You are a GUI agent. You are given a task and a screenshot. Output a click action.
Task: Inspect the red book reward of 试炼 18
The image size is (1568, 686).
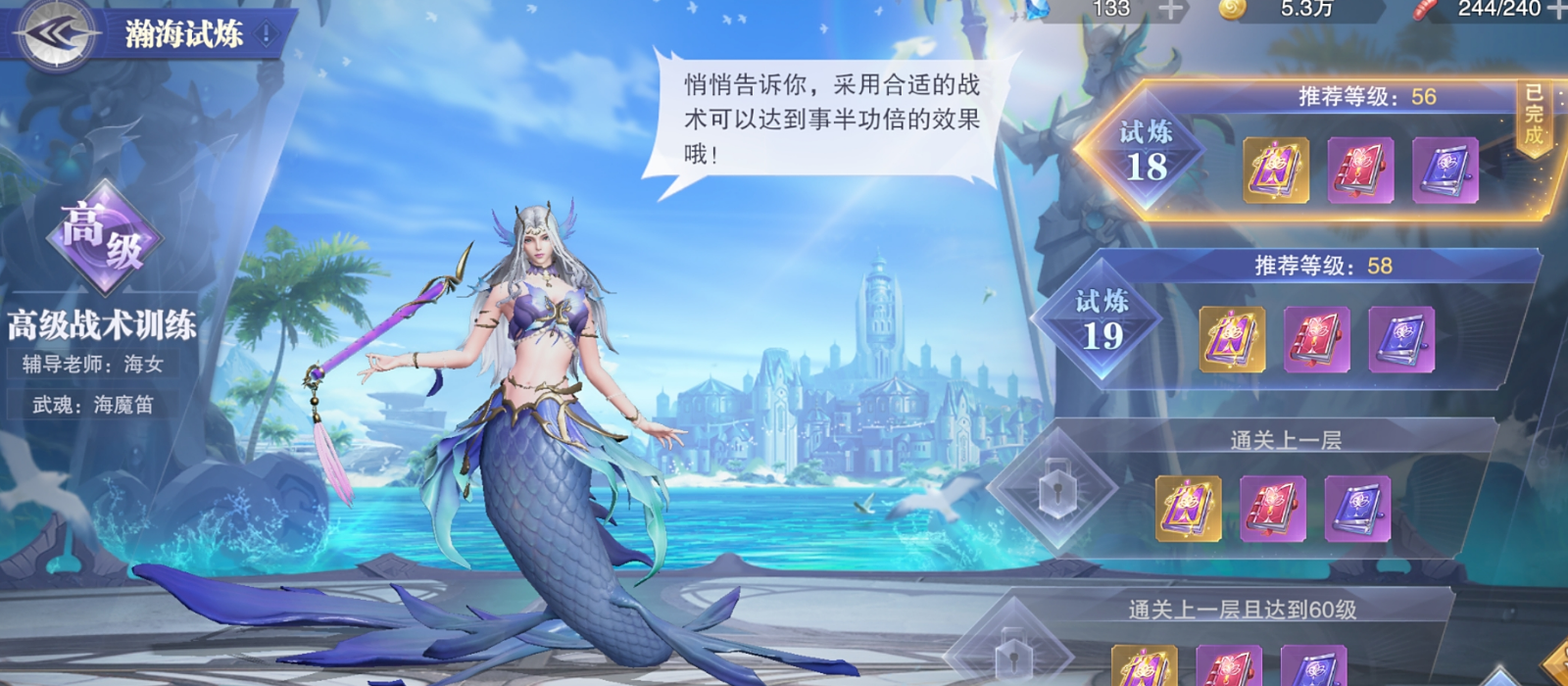click(1360, 171)
